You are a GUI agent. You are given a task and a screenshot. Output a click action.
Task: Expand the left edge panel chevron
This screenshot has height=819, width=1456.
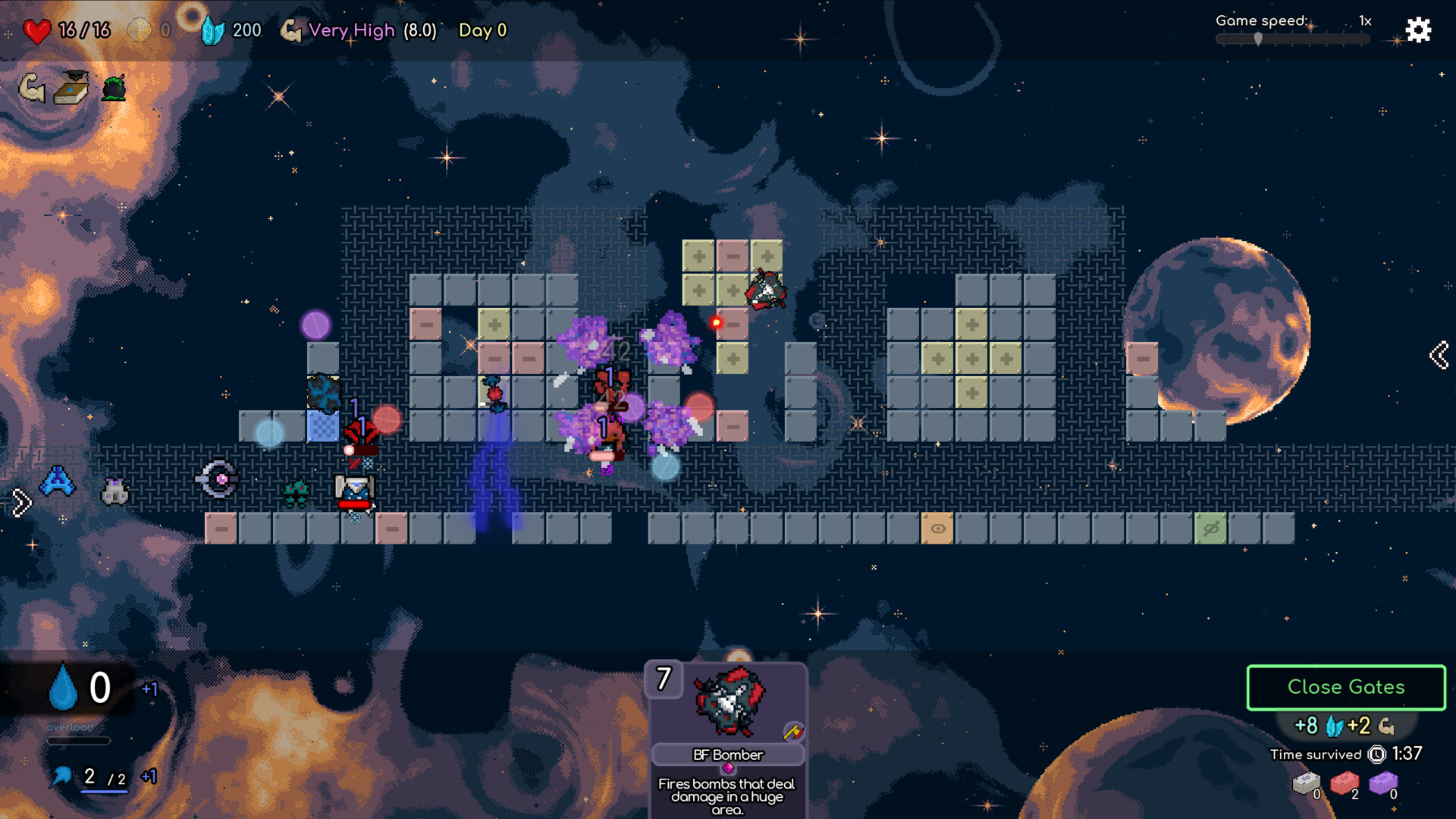22,500
